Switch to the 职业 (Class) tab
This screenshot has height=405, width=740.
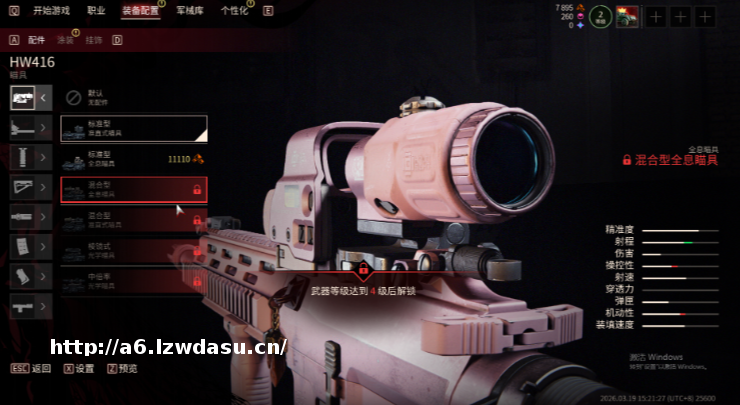tap(96, 10)
